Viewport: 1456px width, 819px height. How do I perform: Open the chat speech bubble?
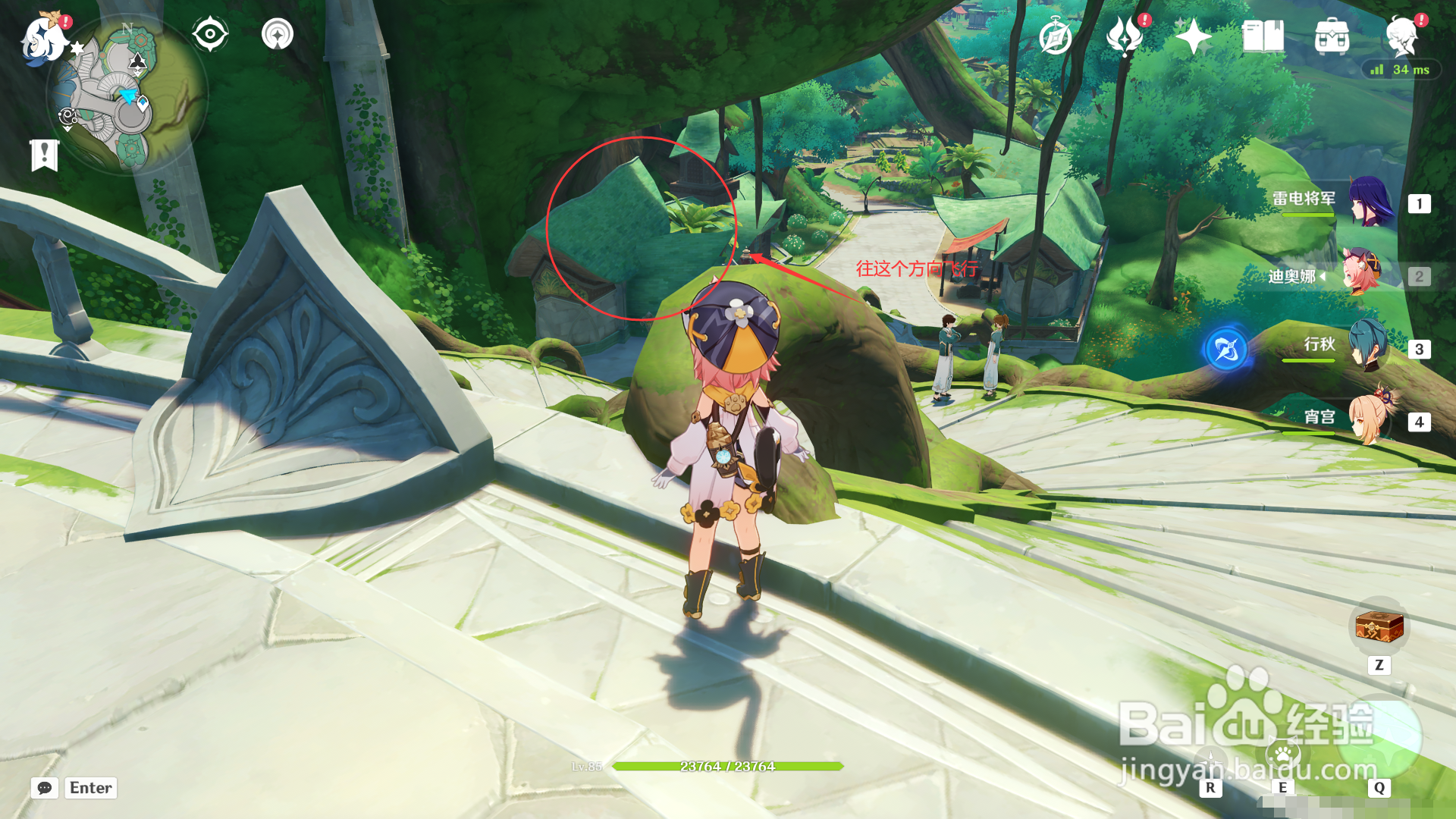pos(45,788)
